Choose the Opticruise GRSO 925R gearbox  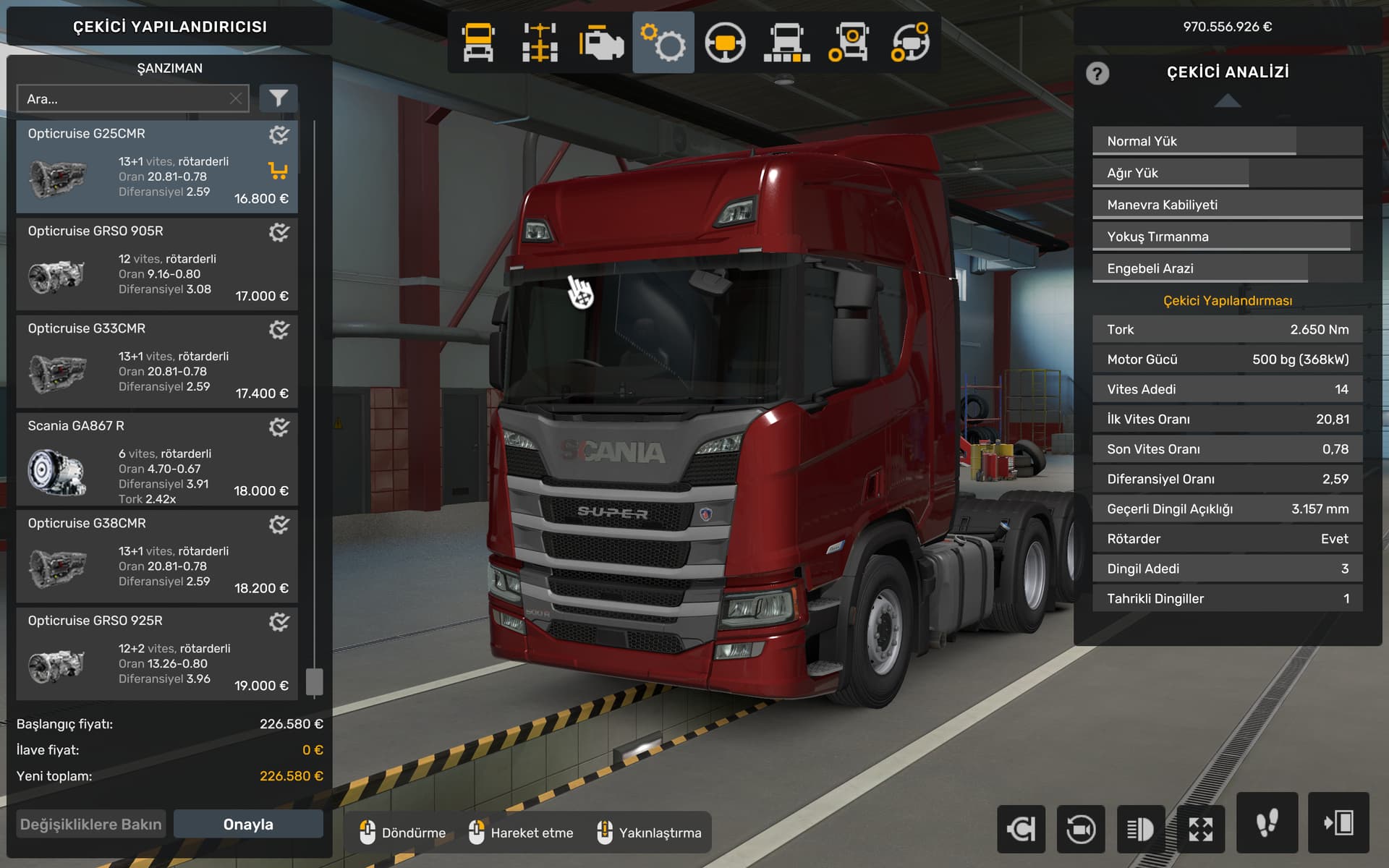tap(156, 654)
